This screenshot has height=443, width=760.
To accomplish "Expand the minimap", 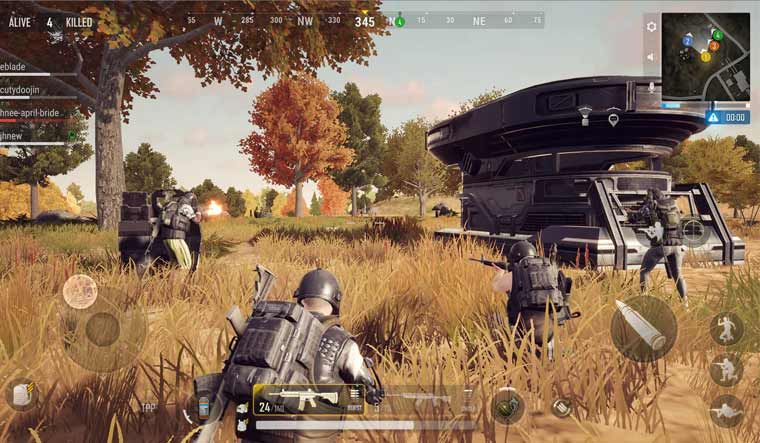I will 705,54.
